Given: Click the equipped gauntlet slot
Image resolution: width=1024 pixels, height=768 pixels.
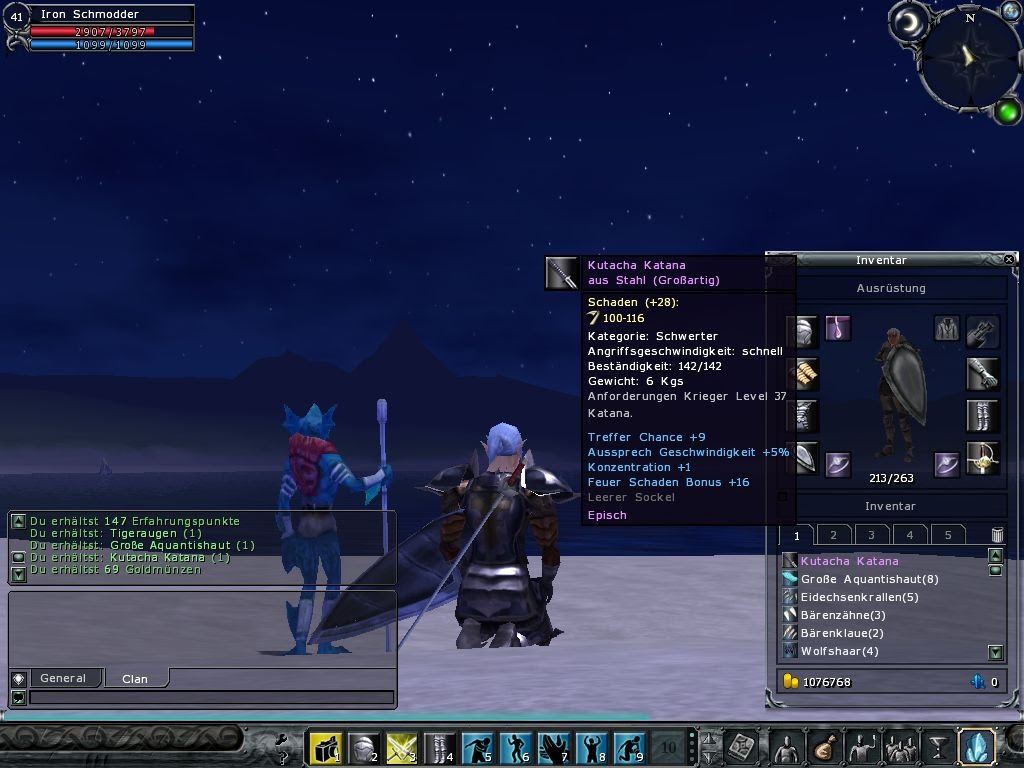Looking at the screenshot, I should [982, 374].
